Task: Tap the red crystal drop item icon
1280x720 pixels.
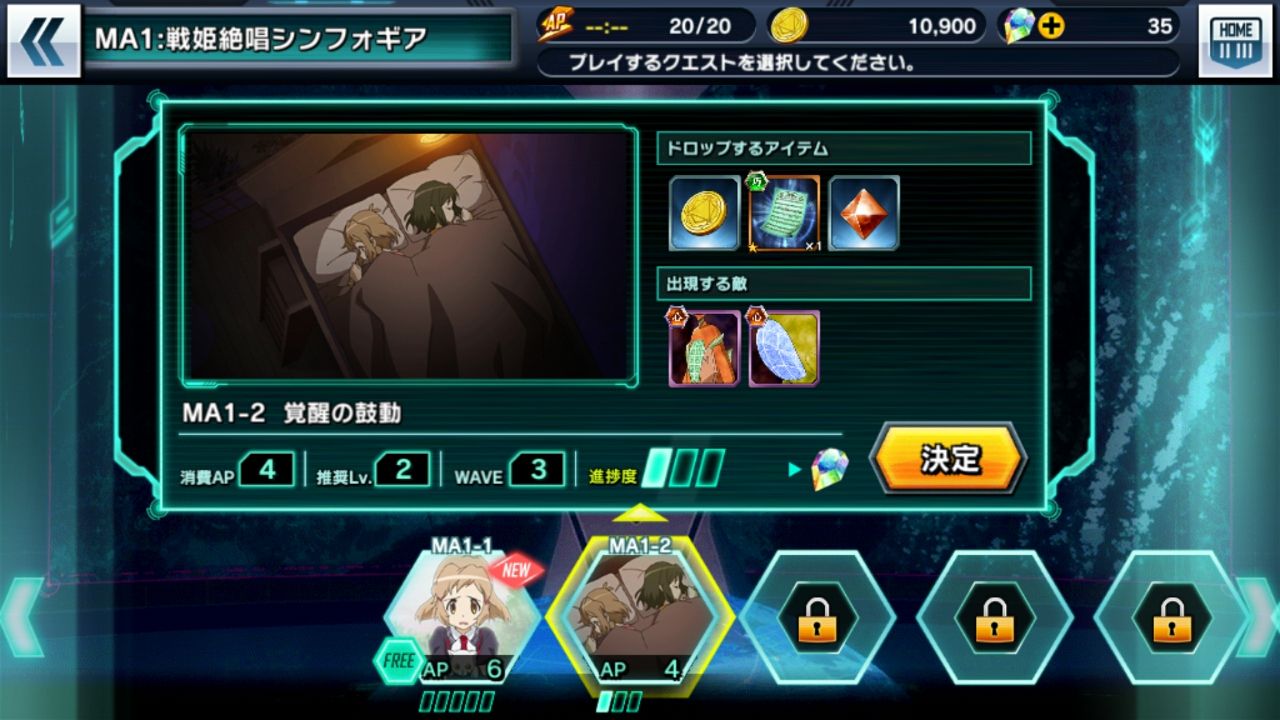Action: pyautogui.click(x=862, y=213)
